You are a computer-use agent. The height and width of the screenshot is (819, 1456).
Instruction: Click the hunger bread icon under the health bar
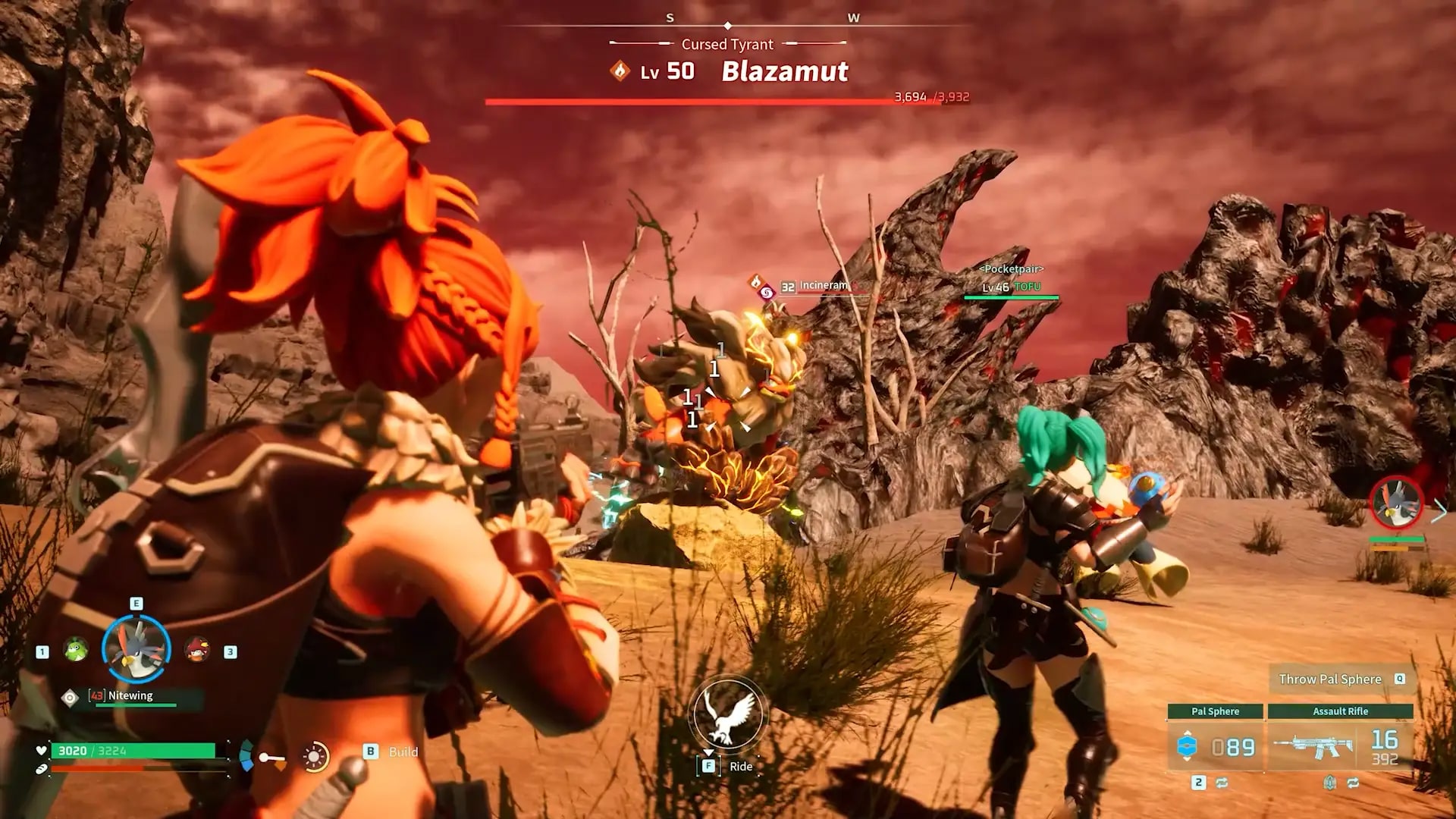40,769
